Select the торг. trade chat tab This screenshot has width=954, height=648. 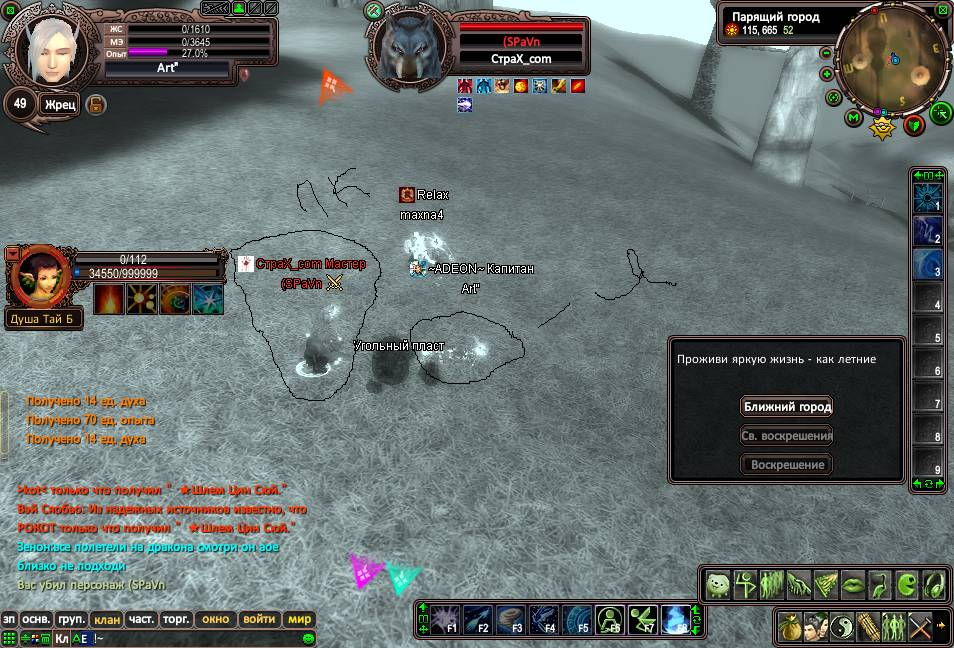pos(176,620)
